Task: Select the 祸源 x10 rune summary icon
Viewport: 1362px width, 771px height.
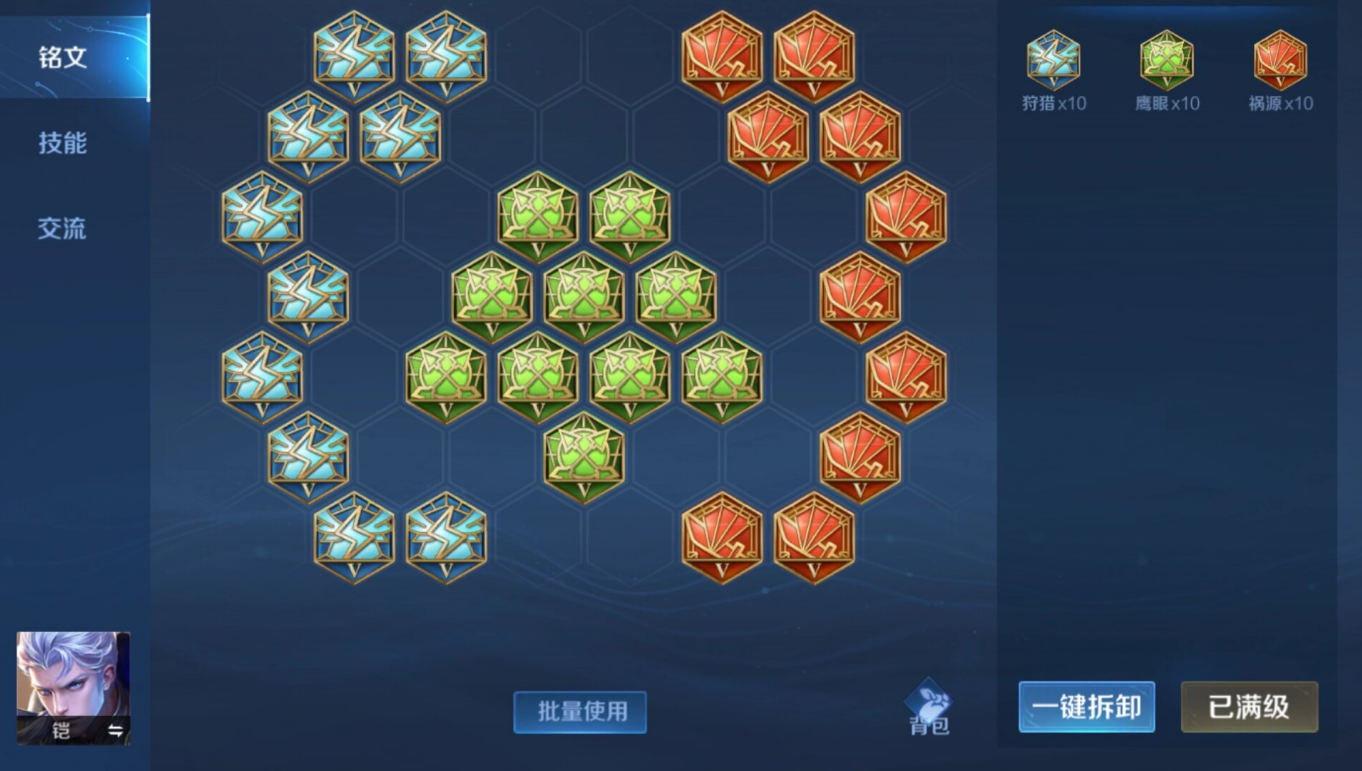Action: 1280,61
